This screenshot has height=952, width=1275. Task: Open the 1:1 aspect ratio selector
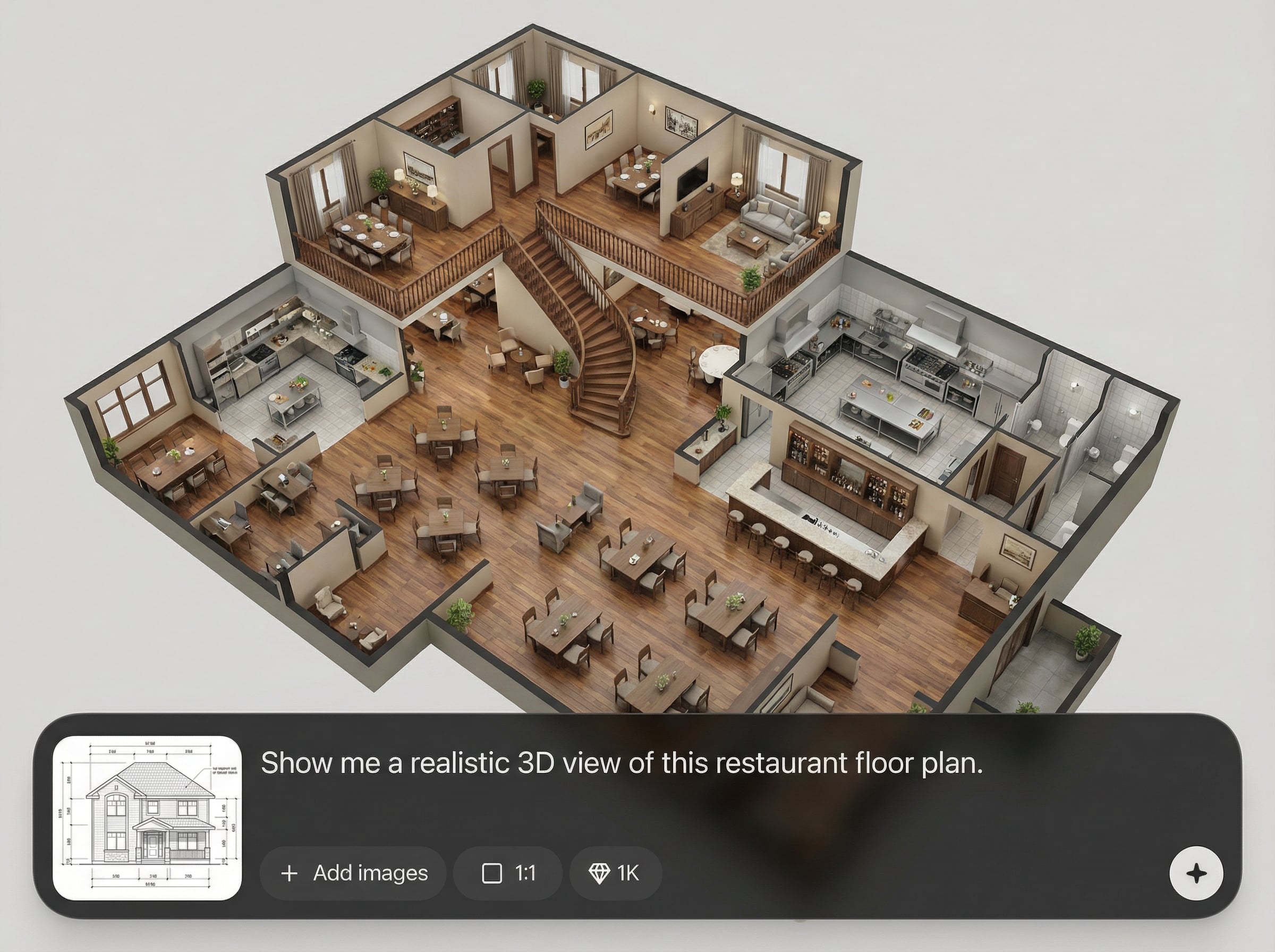pos(508,873)
